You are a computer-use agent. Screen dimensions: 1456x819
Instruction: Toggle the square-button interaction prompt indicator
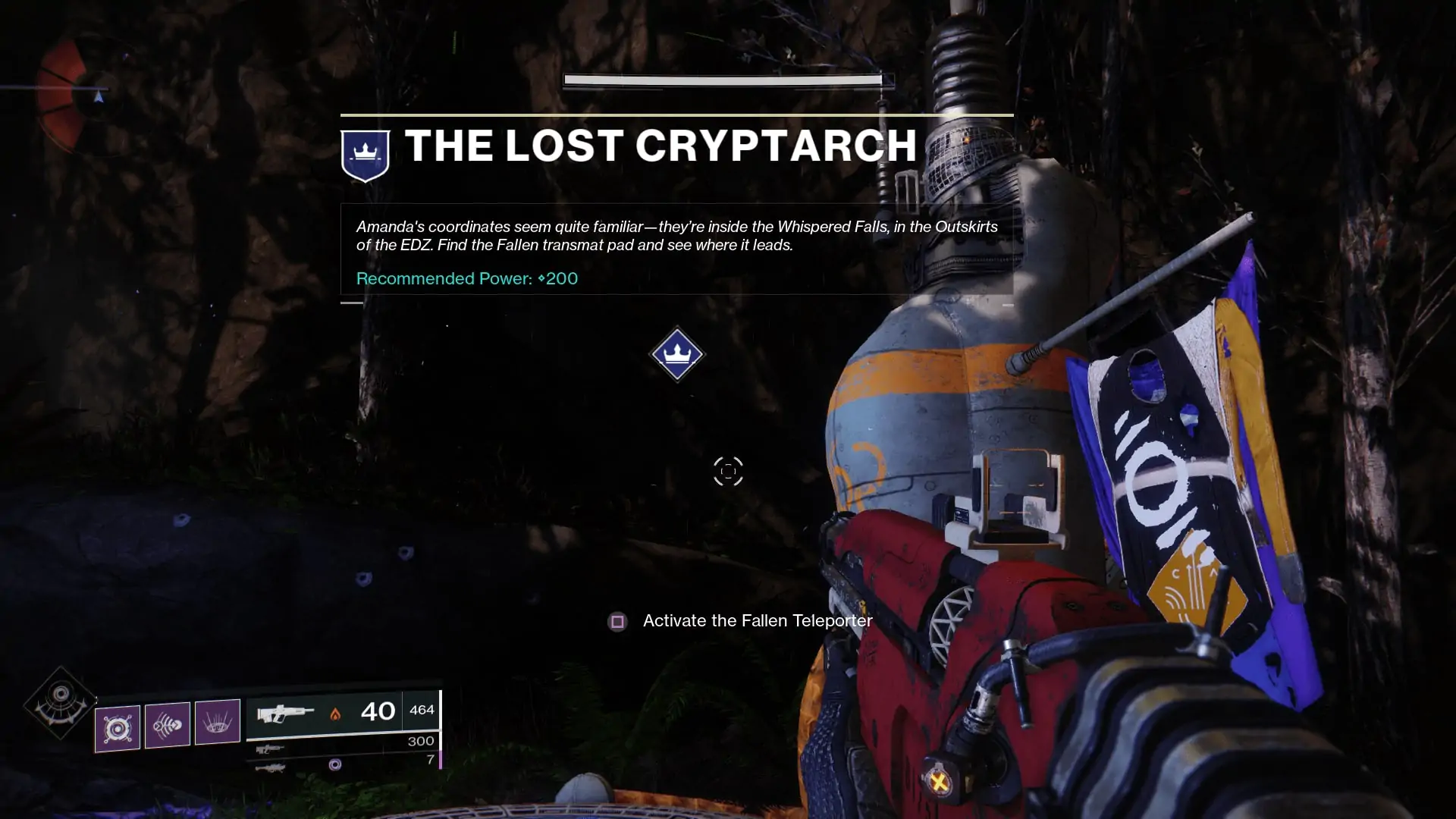pyautogui.click(x=618, y=621)
